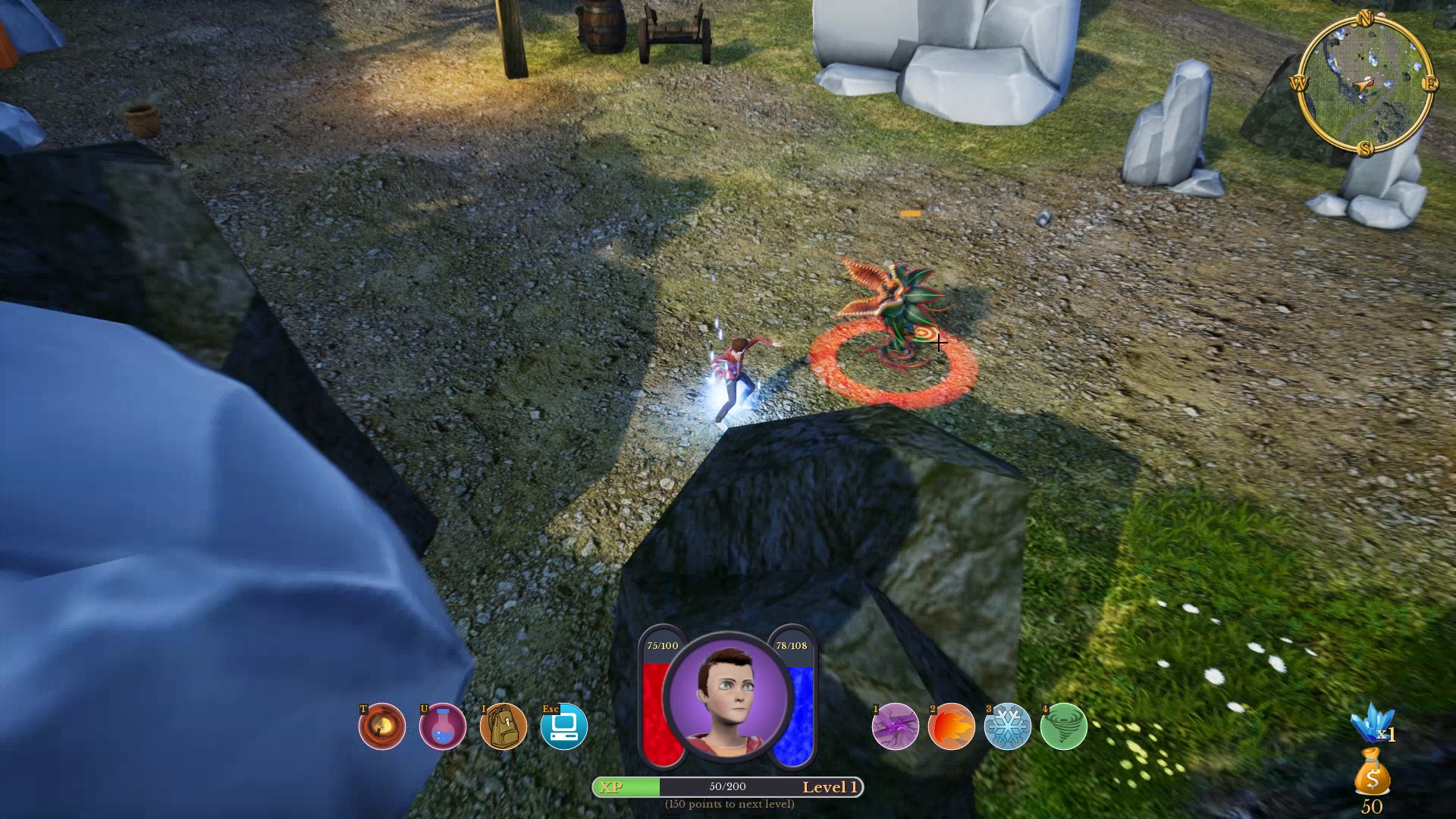Activate the fireball ability
This screenshot has height=819, width=1456.
point(952,726)
